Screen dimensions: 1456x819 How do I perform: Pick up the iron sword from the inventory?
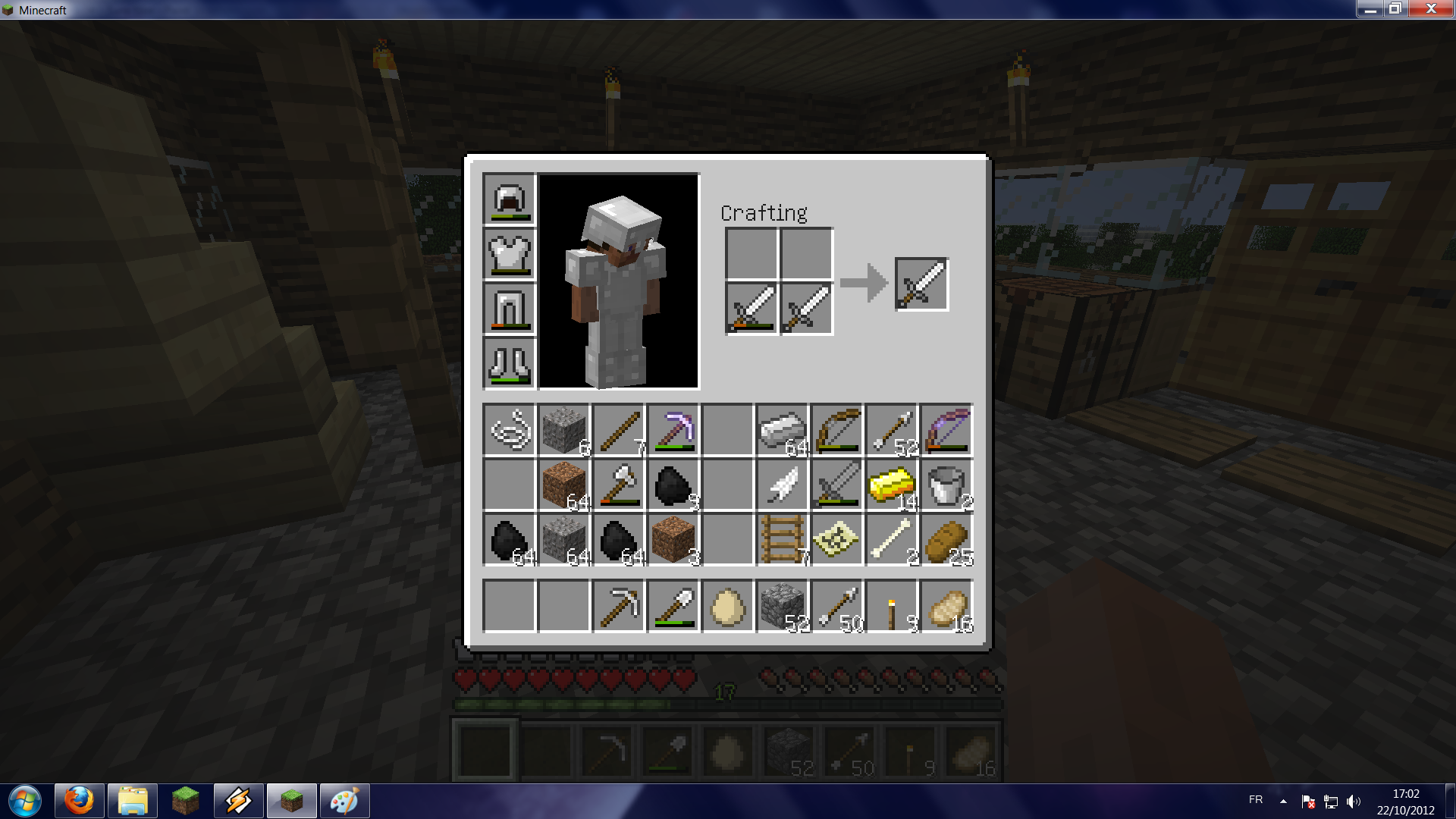[x=837, y=485]
